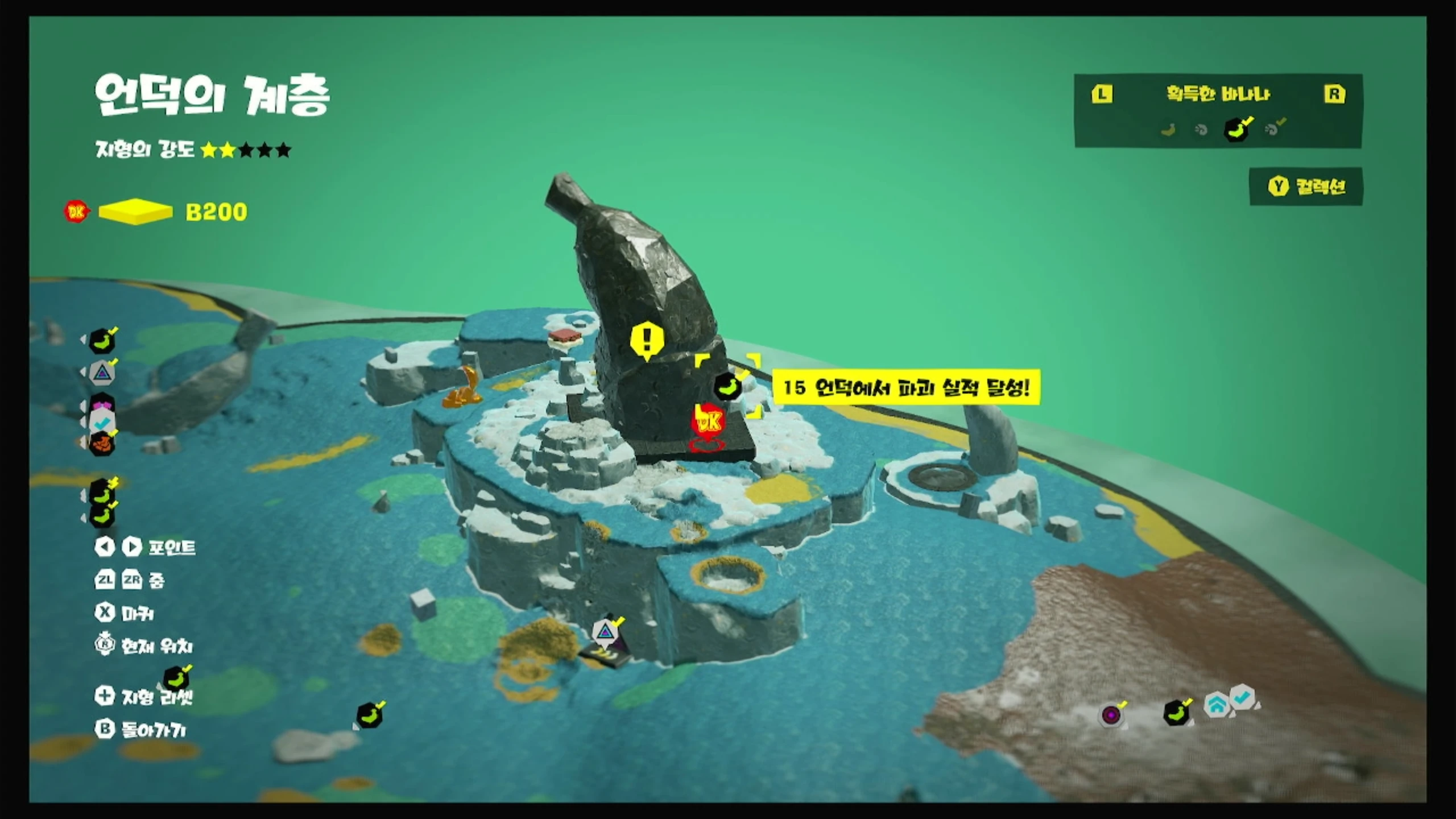Choose the dimmed fossil filter without checkmark

(x=1201, y=130)
